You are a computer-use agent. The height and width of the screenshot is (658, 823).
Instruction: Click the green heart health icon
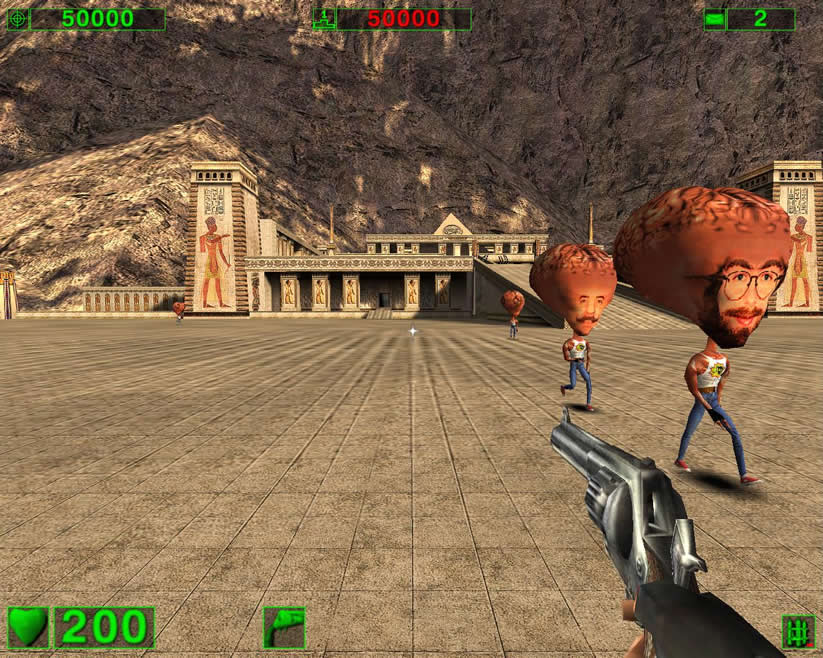tap(28, 627)
